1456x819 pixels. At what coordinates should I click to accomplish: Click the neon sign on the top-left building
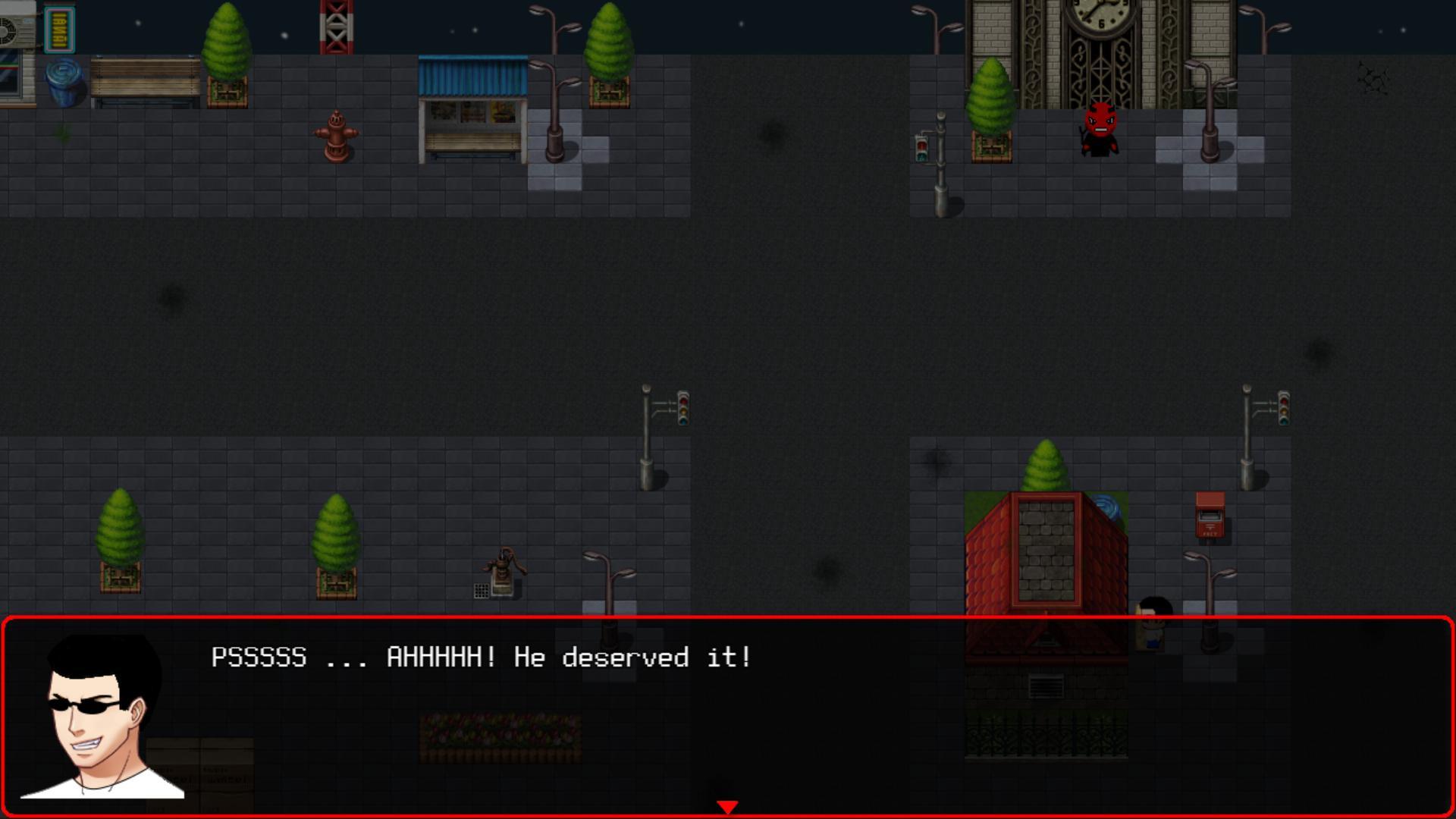click(61, 30)
